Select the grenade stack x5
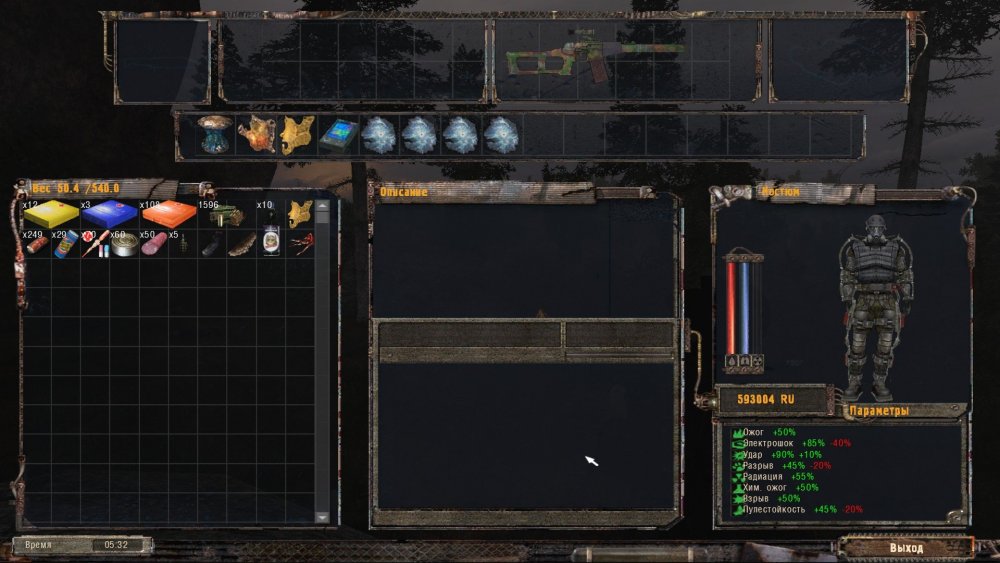Image resolution: width=1000 pixels, height=563 pixels. pos(182,245)
